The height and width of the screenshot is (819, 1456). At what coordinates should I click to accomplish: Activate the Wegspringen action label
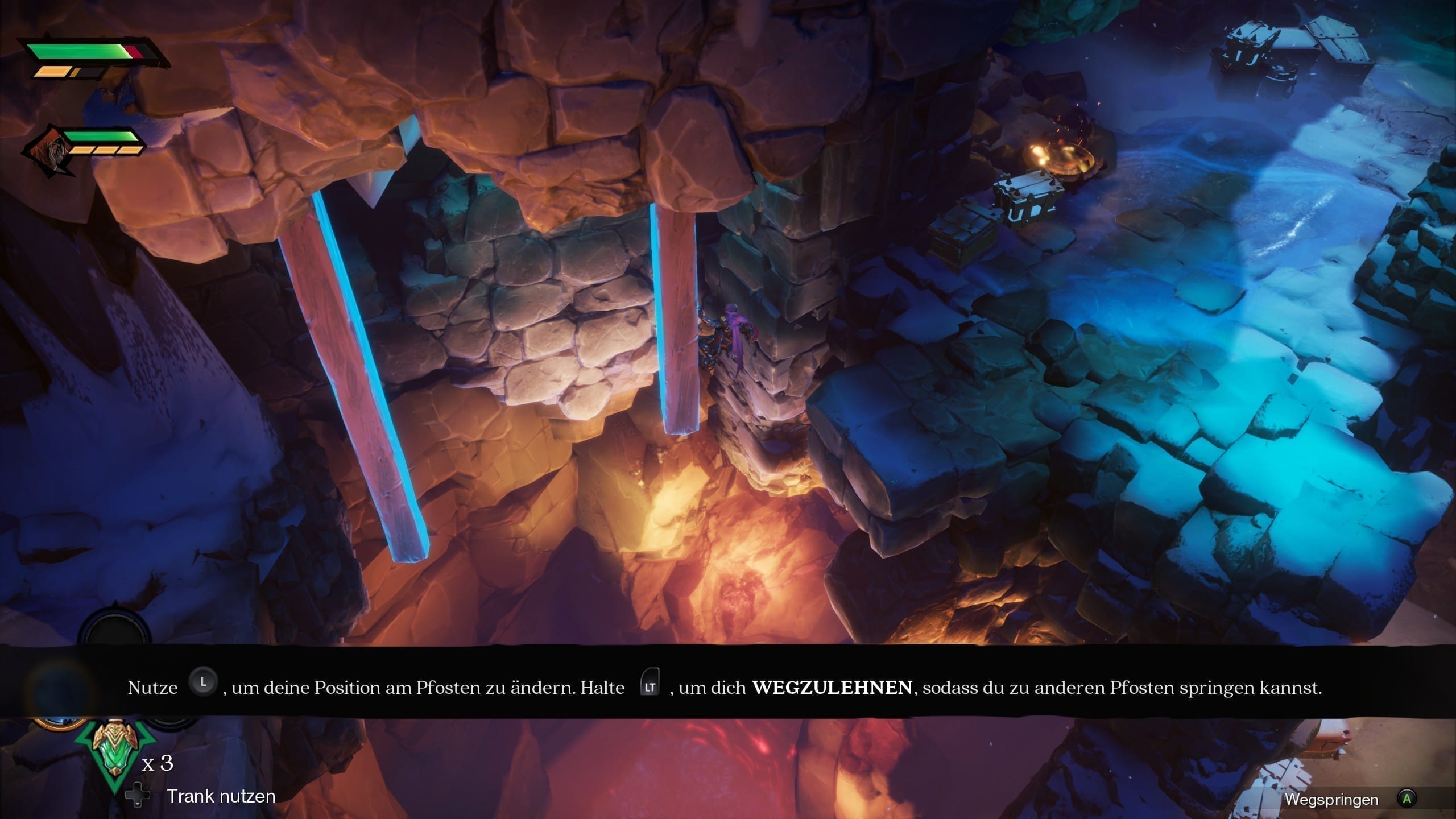(1331, 800)
